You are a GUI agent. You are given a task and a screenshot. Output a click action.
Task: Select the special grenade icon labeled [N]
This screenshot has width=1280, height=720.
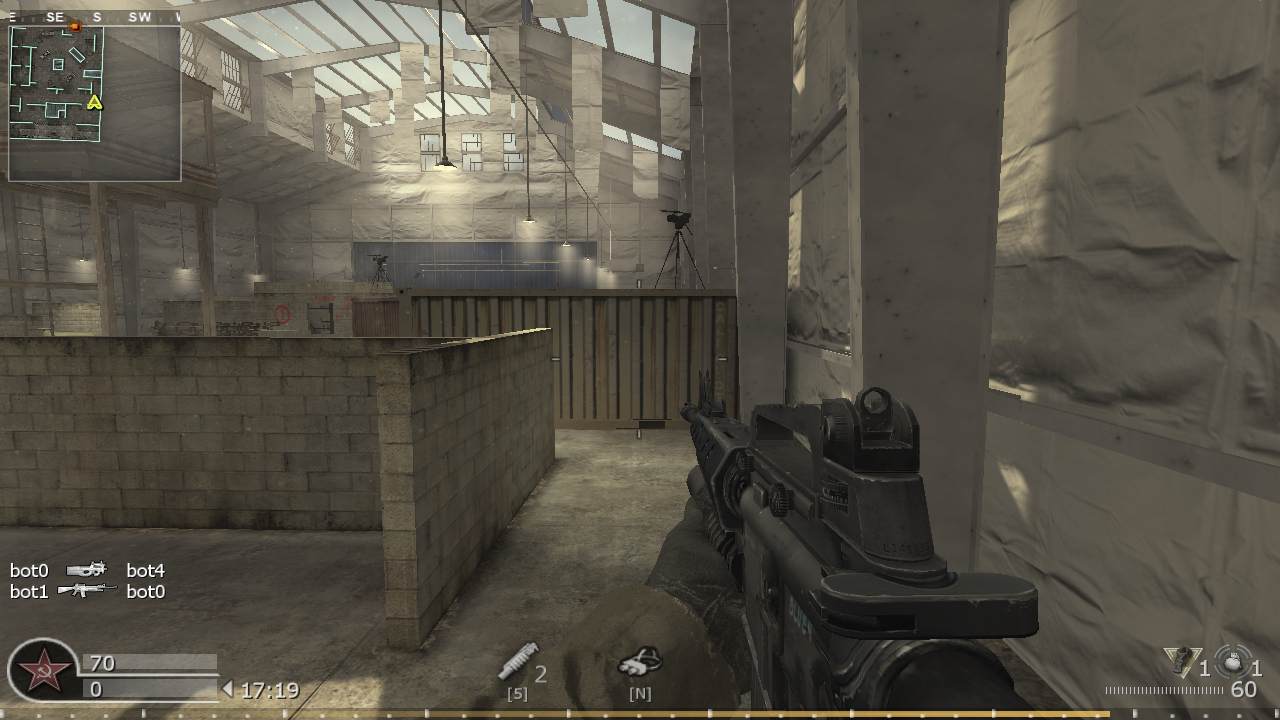(641, 662)
